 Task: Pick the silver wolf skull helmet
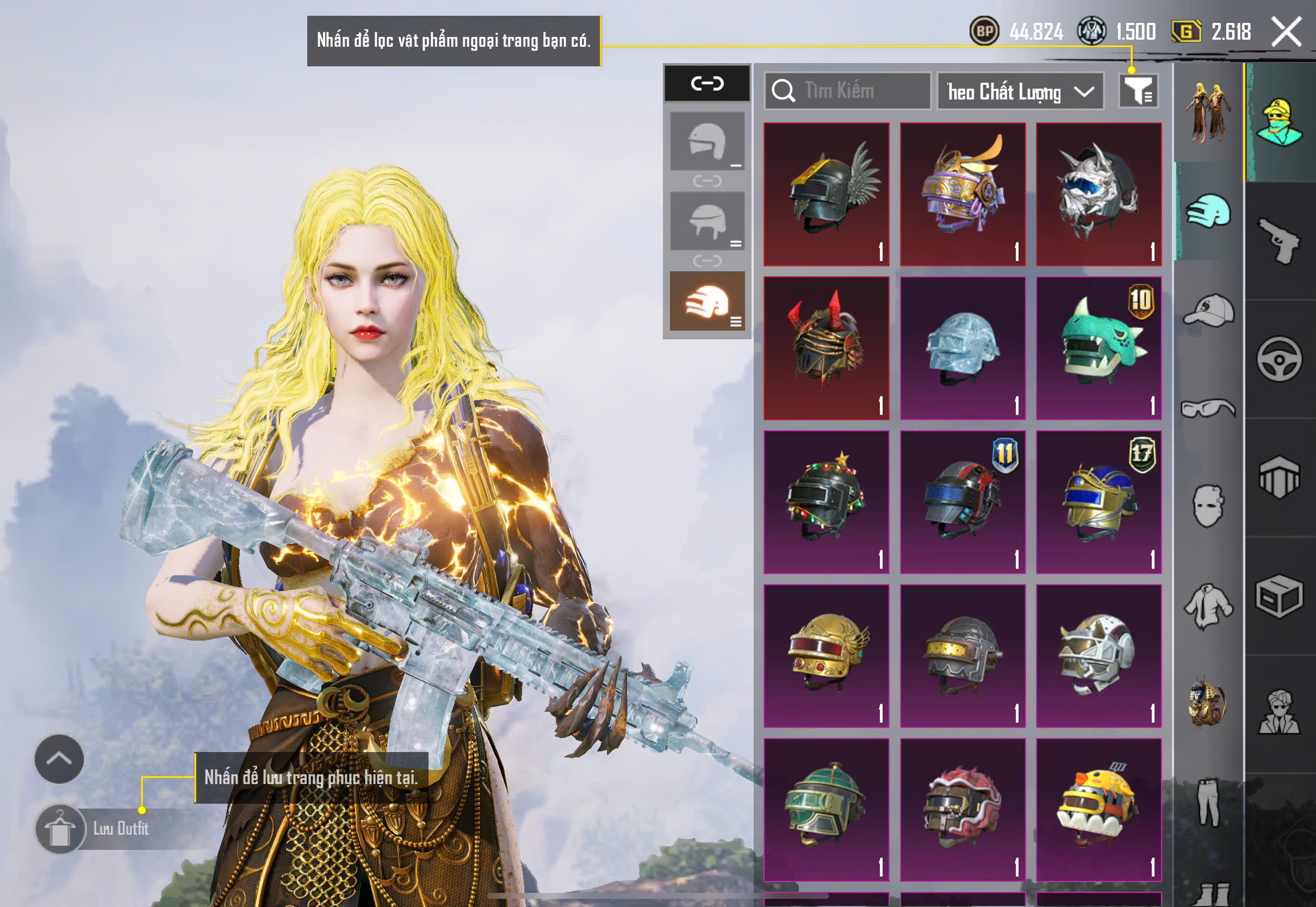click(1098, 194)
